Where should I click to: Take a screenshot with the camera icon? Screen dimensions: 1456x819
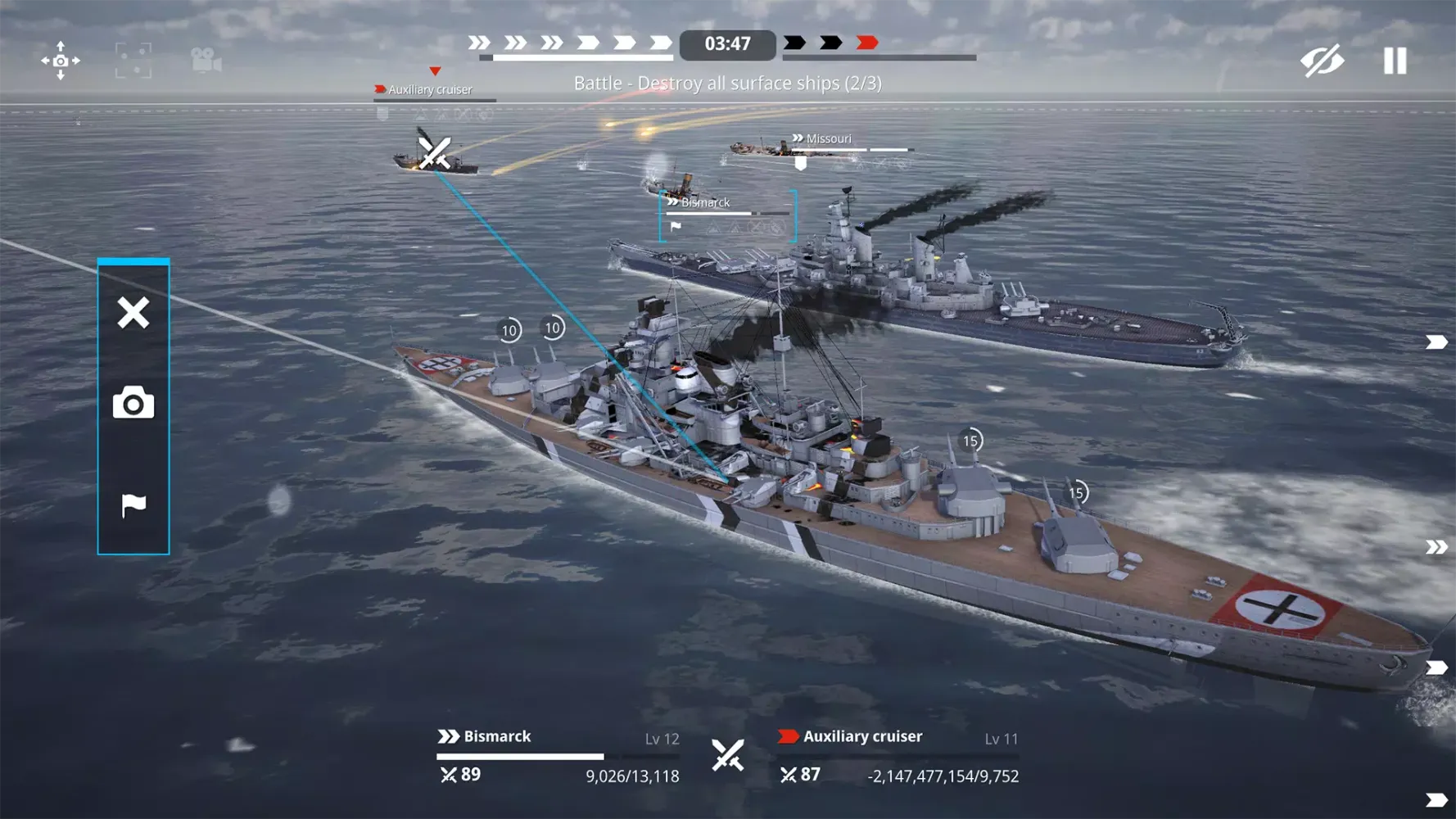133,403
